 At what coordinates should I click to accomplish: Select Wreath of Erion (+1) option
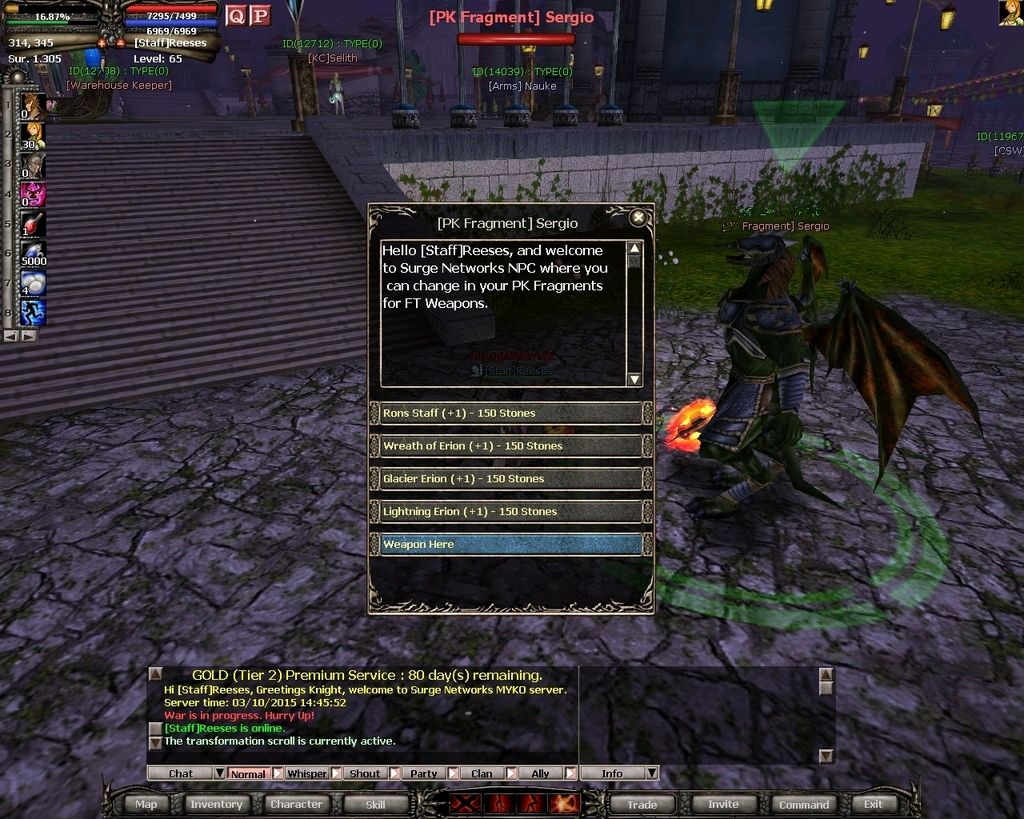(x=510, y=446)
